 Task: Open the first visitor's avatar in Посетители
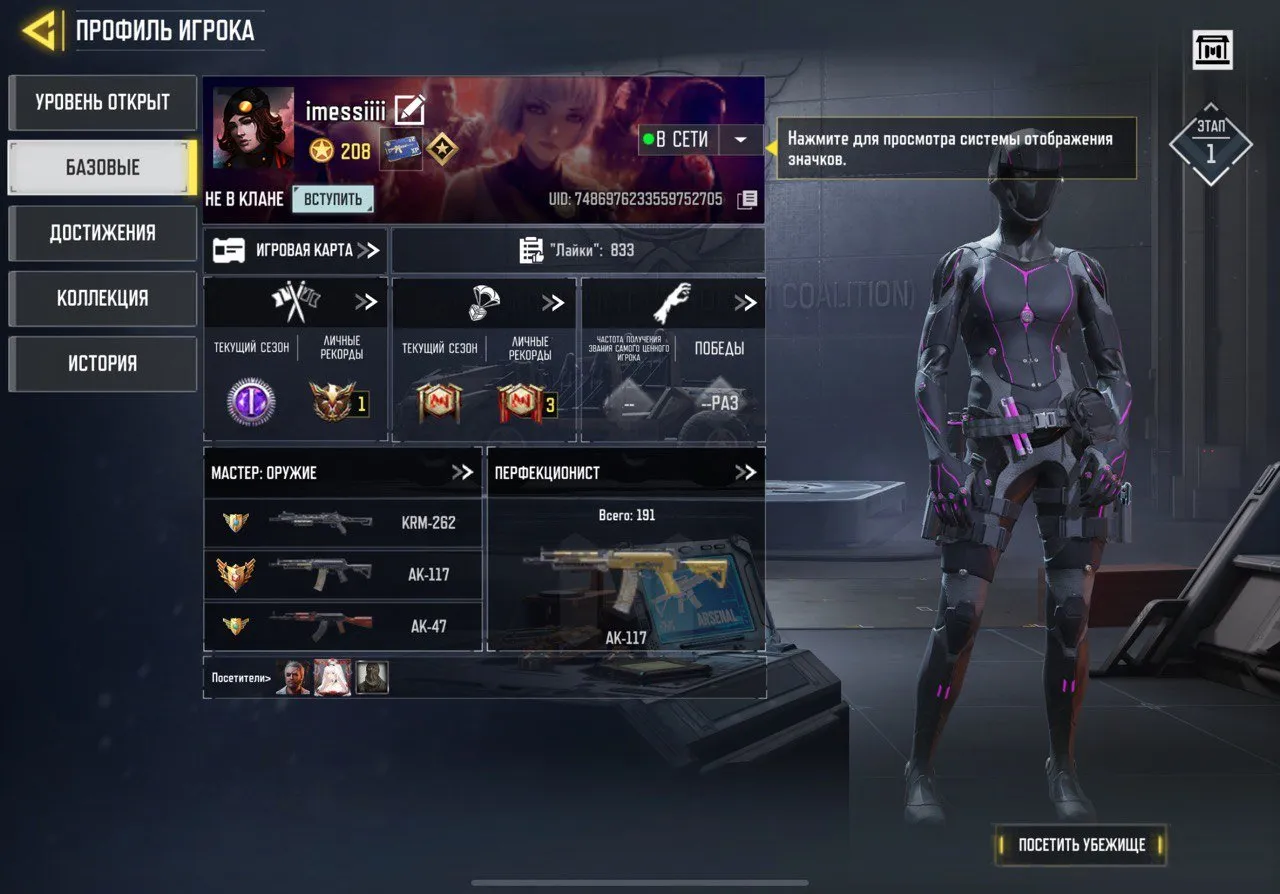coord(294,679)
